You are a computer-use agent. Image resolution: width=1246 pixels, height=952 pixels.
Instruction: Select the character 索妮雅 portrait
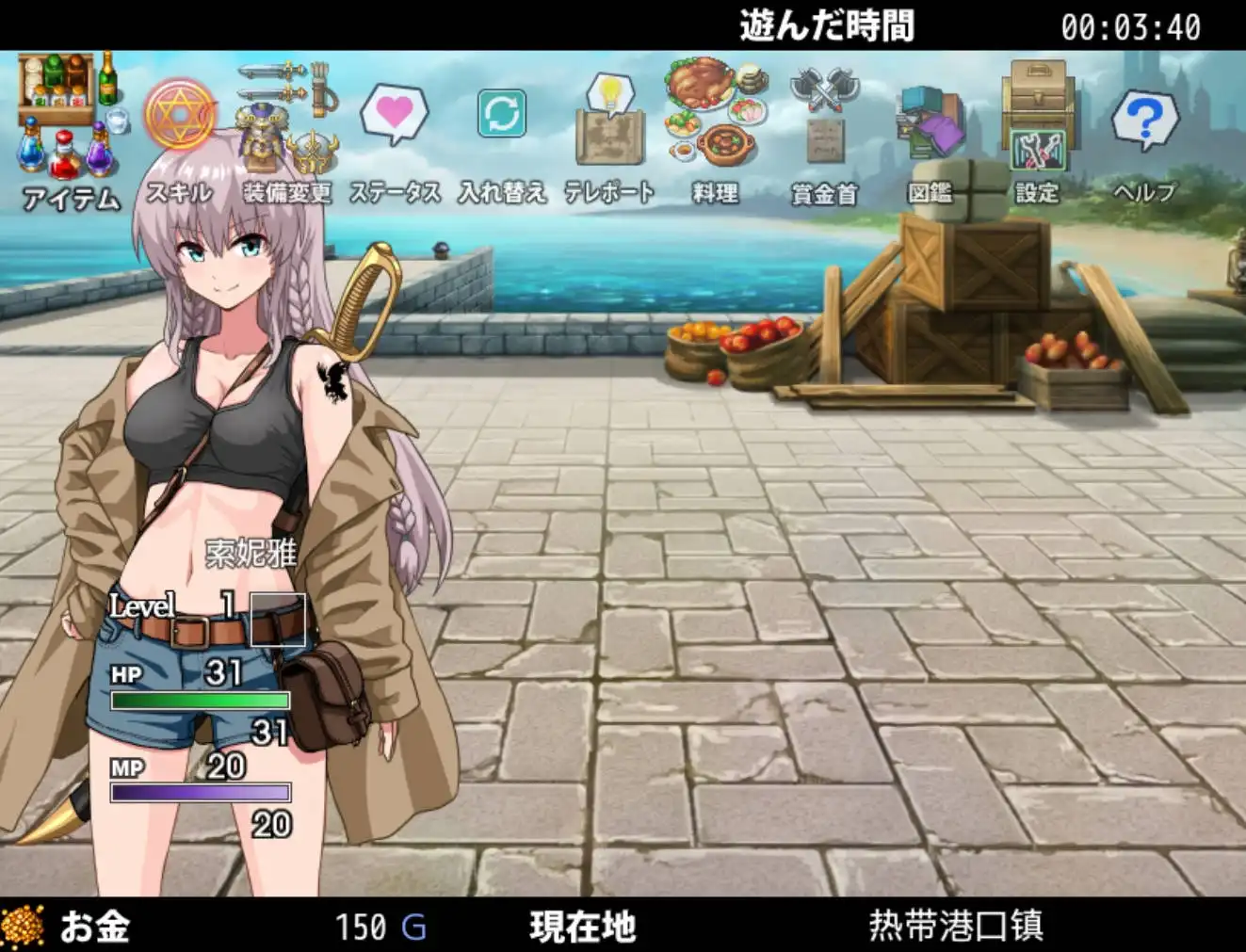[x=247, y=556]
